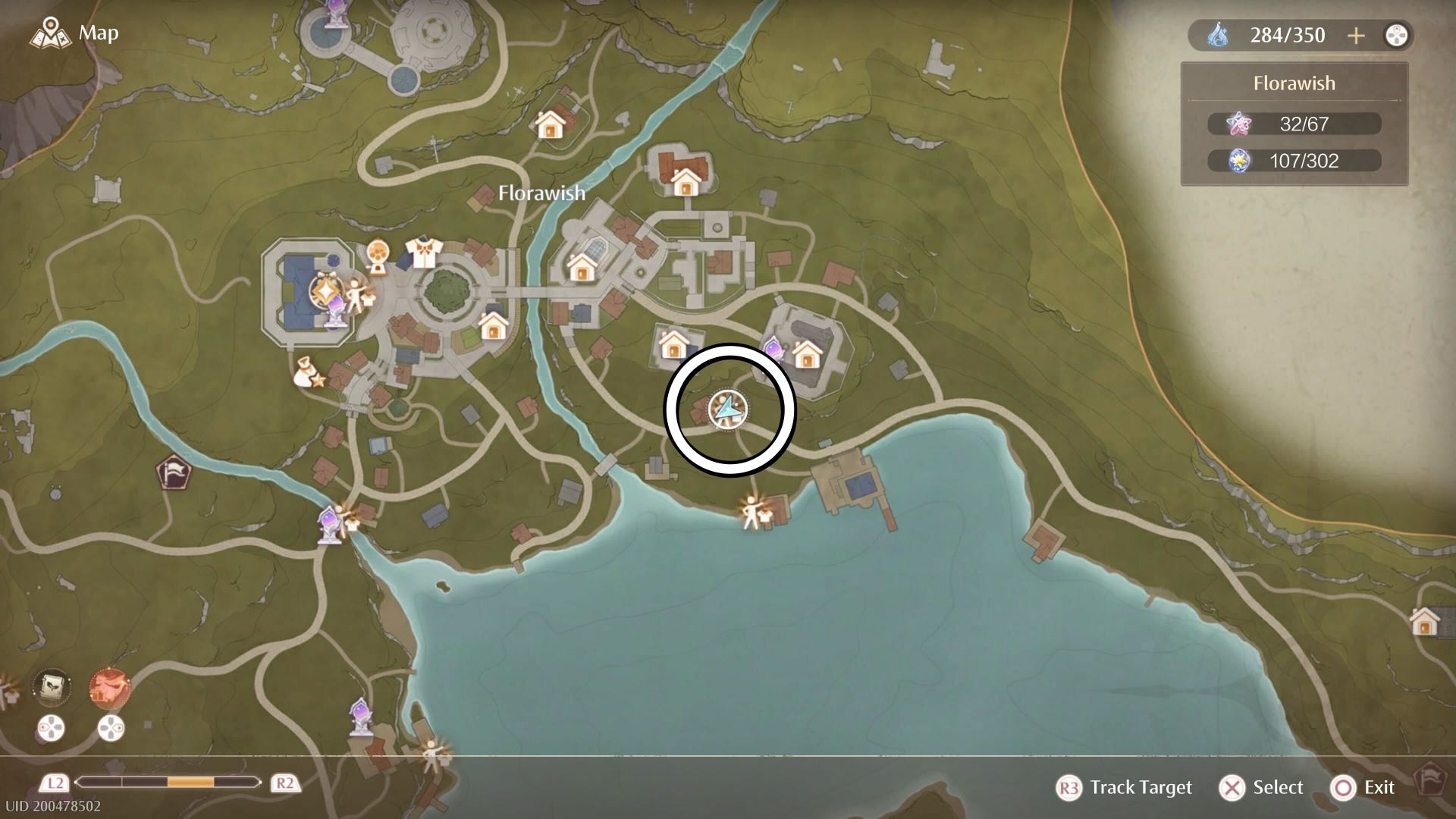Select the gumball machine map marker
The image size is (1456, 819).
point(378,255)
